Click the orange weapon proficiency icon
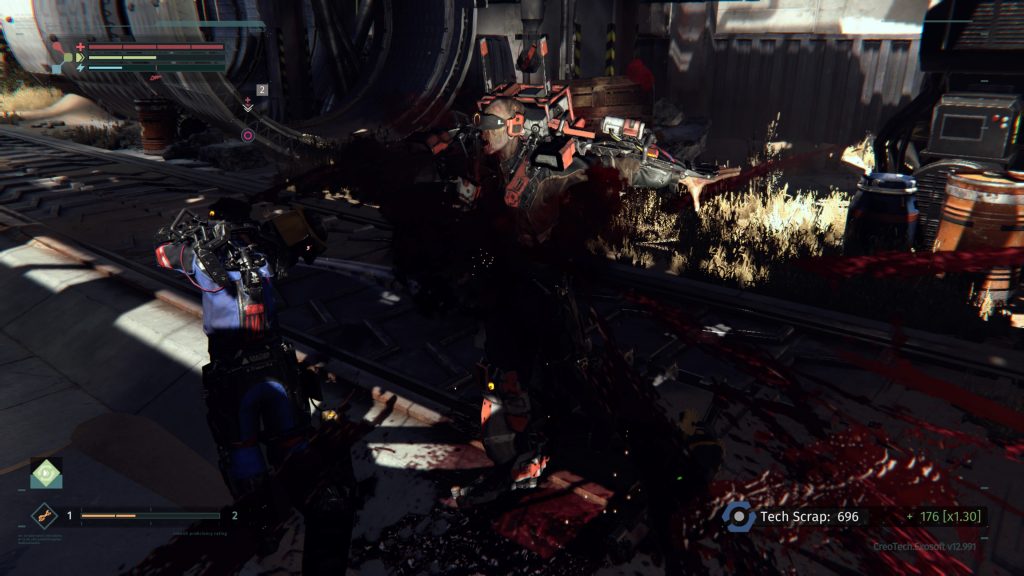 tap(45, 515)
